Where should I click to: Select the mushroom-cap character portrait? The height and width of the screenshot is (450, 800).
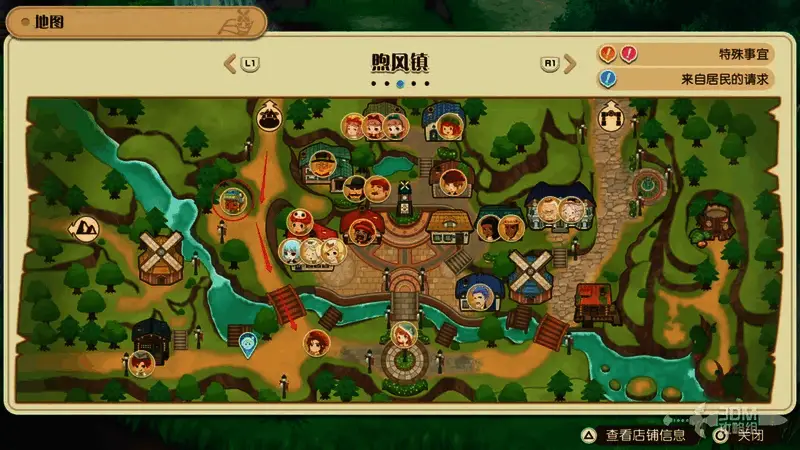(x=298, y=222)
